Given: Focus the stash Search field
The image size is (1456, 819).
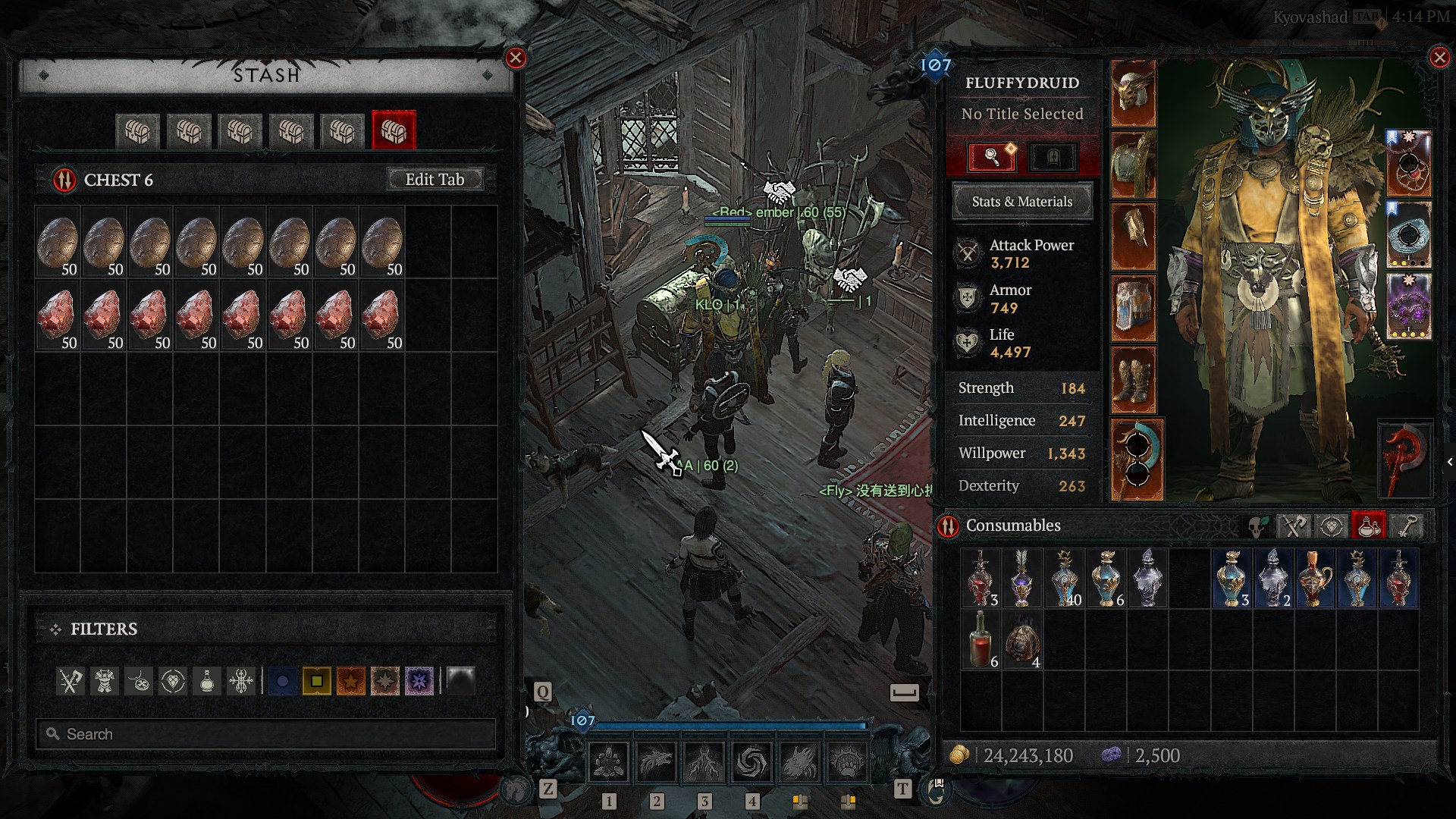Looking at the screenshot, I should (x=265, y=734).
